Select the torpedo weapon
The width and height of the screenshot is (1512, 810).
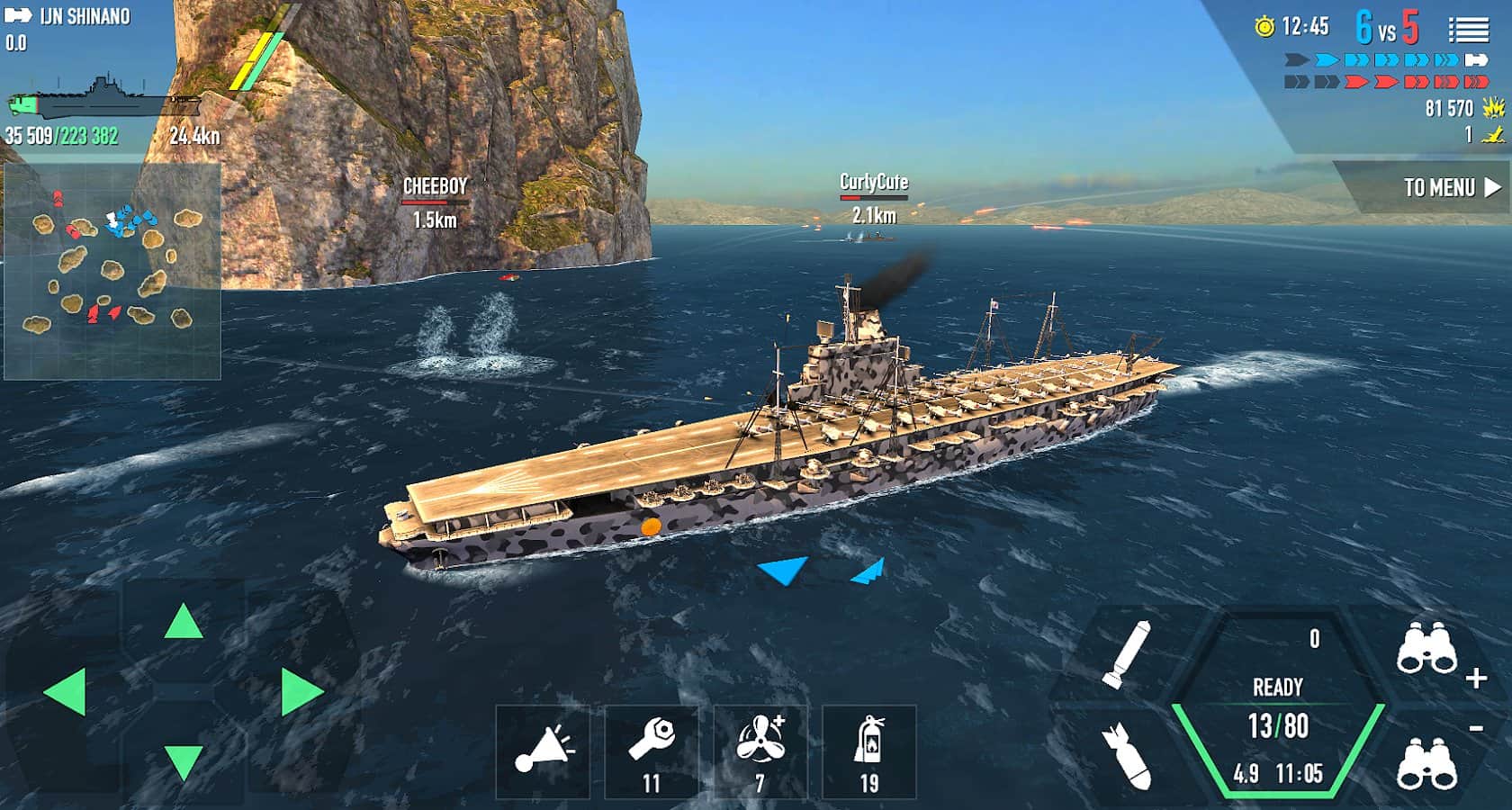(x=1127, y=654)
